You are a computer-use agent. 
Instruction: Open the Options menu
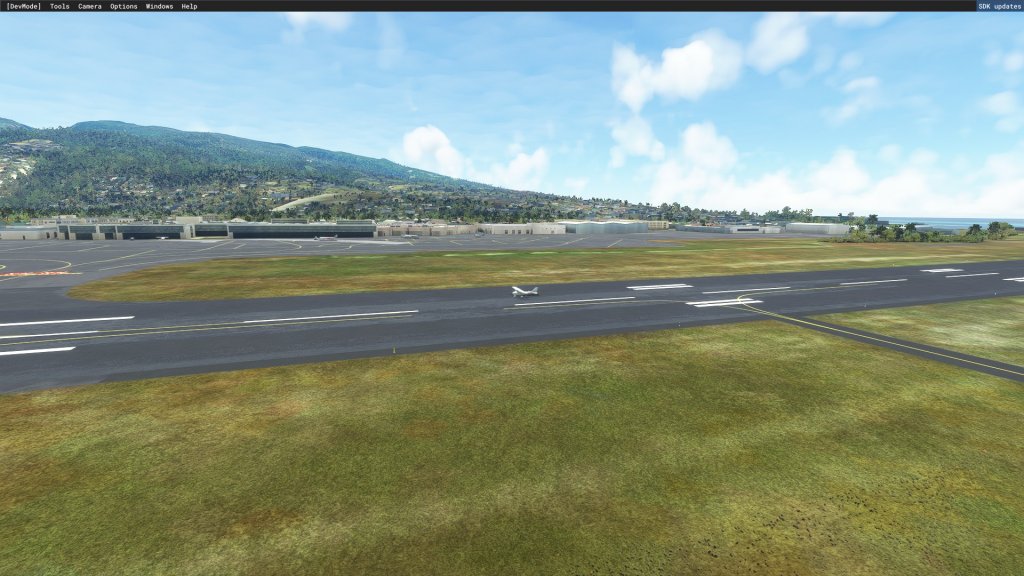pyautogui.click(x=124, y=6)
